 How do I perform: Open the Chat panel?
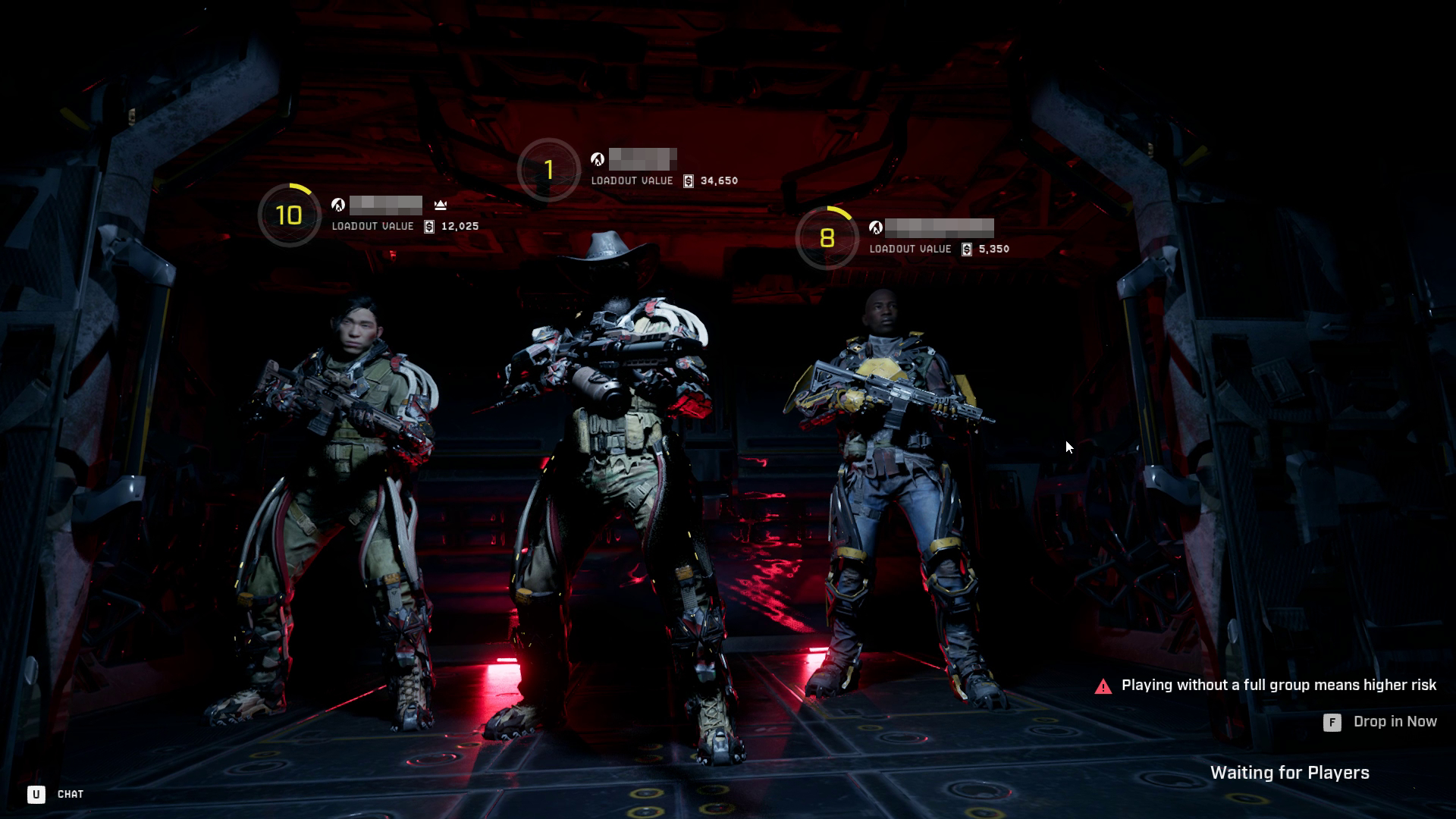69,794
